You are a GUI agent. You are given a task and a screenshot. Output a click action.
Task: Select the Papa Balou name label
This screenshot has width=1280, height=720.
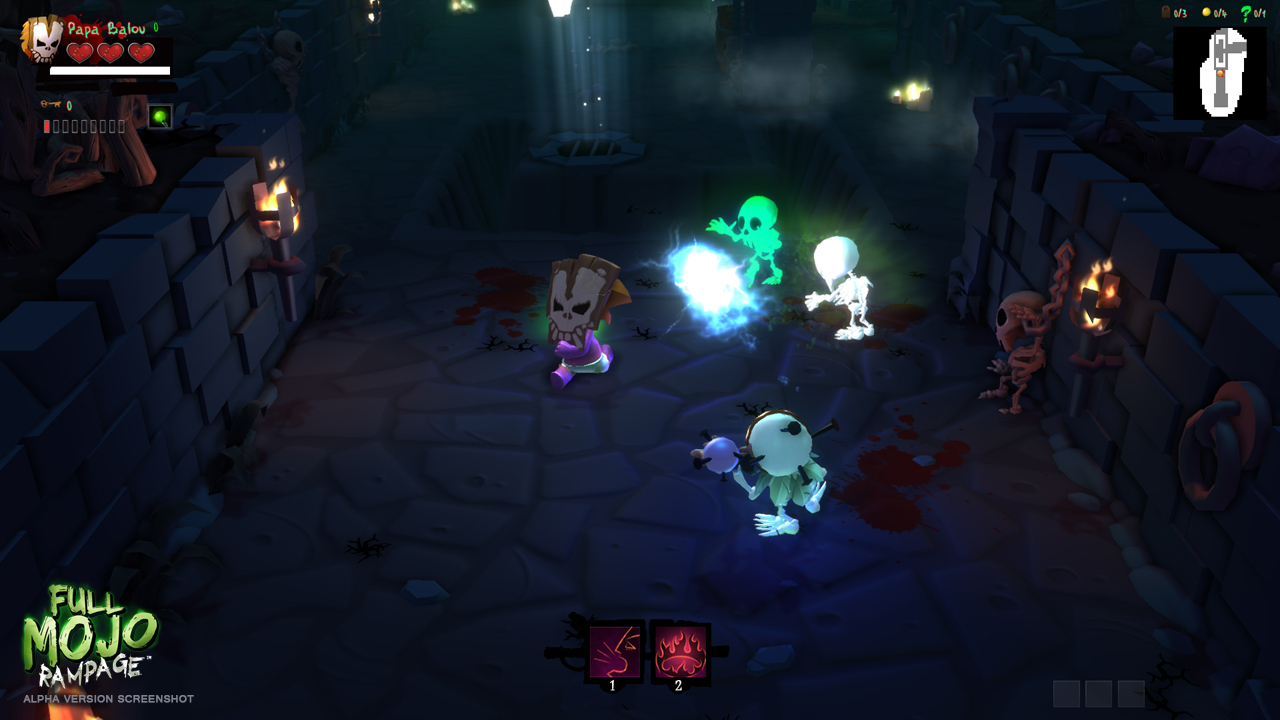105,28
